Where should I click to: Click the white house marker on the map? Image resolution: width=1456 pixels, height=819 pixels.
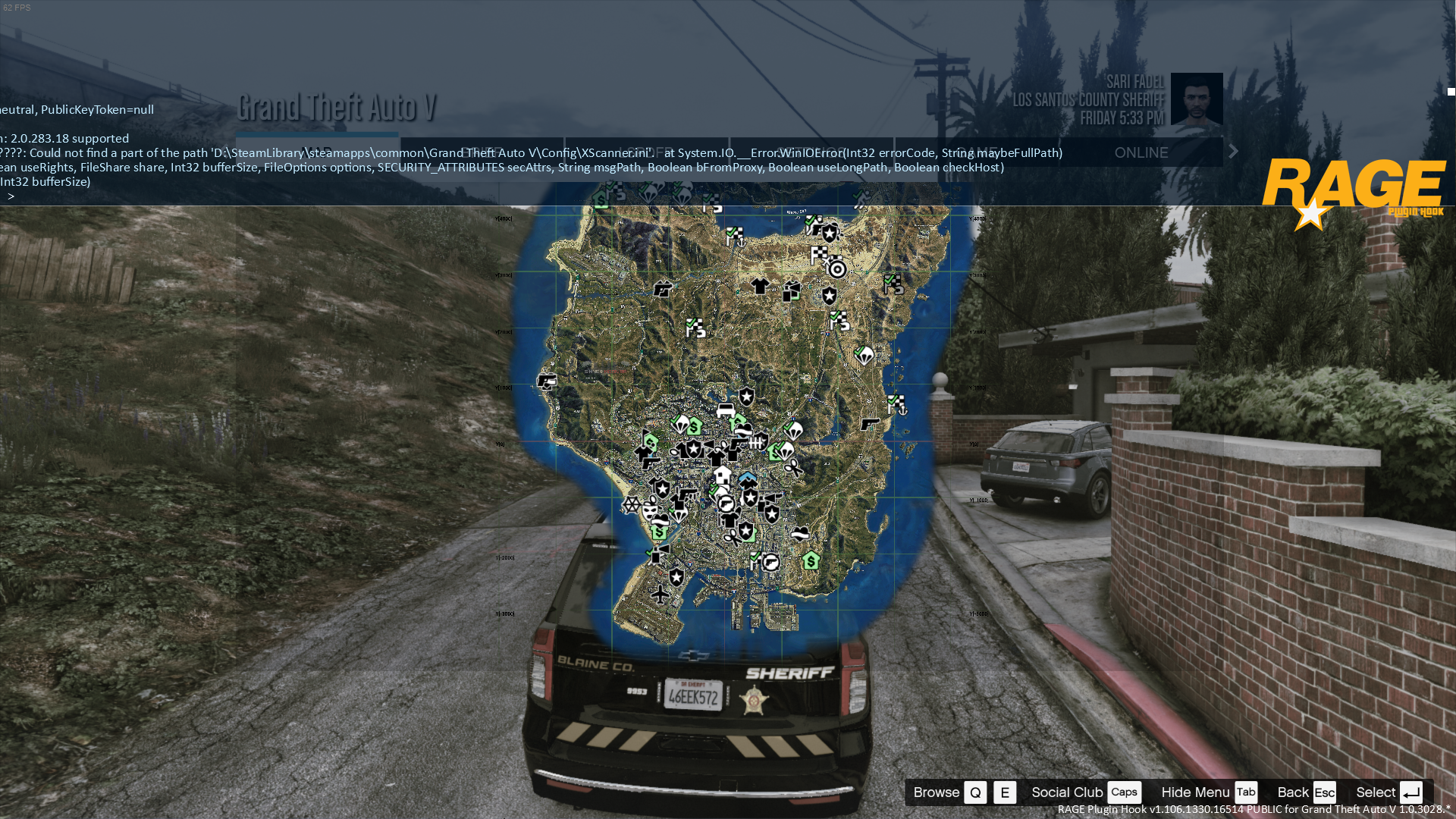click(723, 475)
